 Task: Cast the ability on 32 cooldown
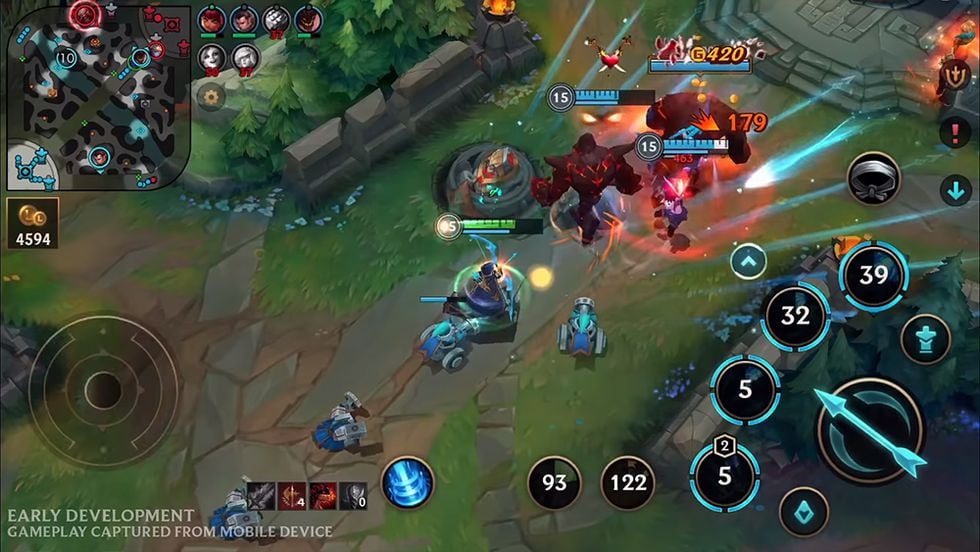[x=795, y=316]
